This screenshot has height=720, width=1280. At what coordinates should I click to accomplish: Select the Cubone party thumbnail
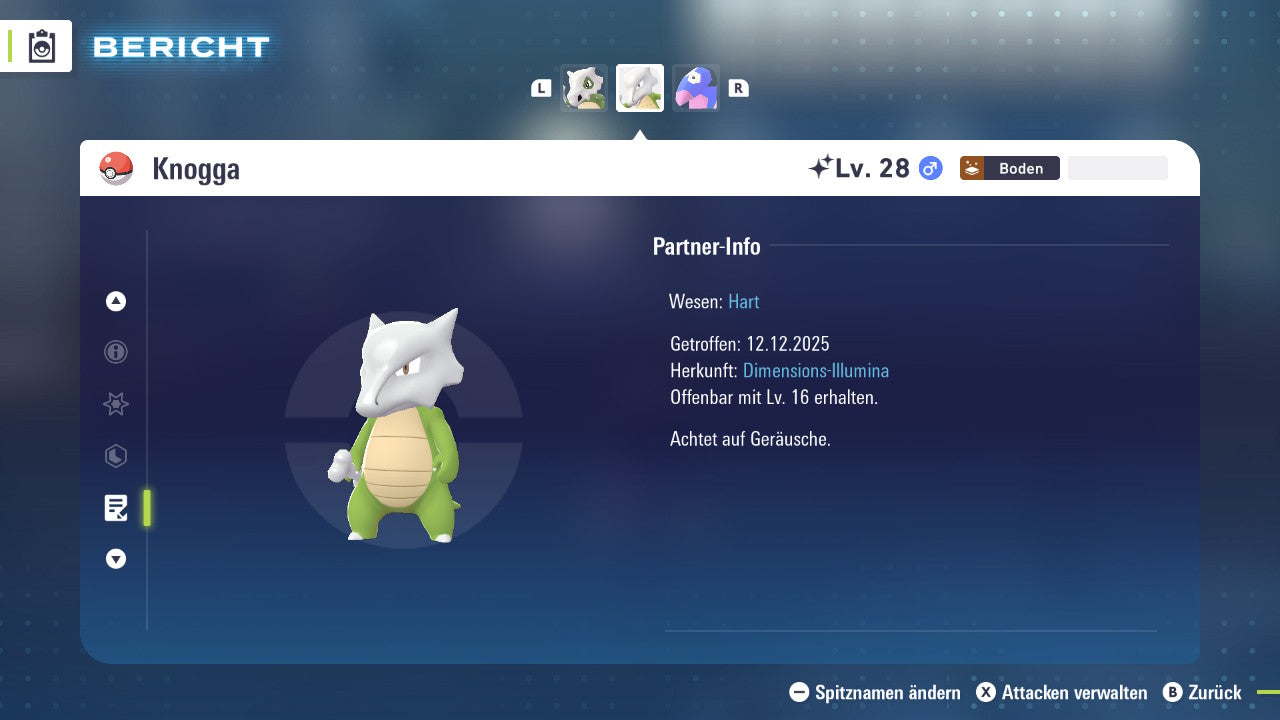pyautogui.click(x=584, y=88)
